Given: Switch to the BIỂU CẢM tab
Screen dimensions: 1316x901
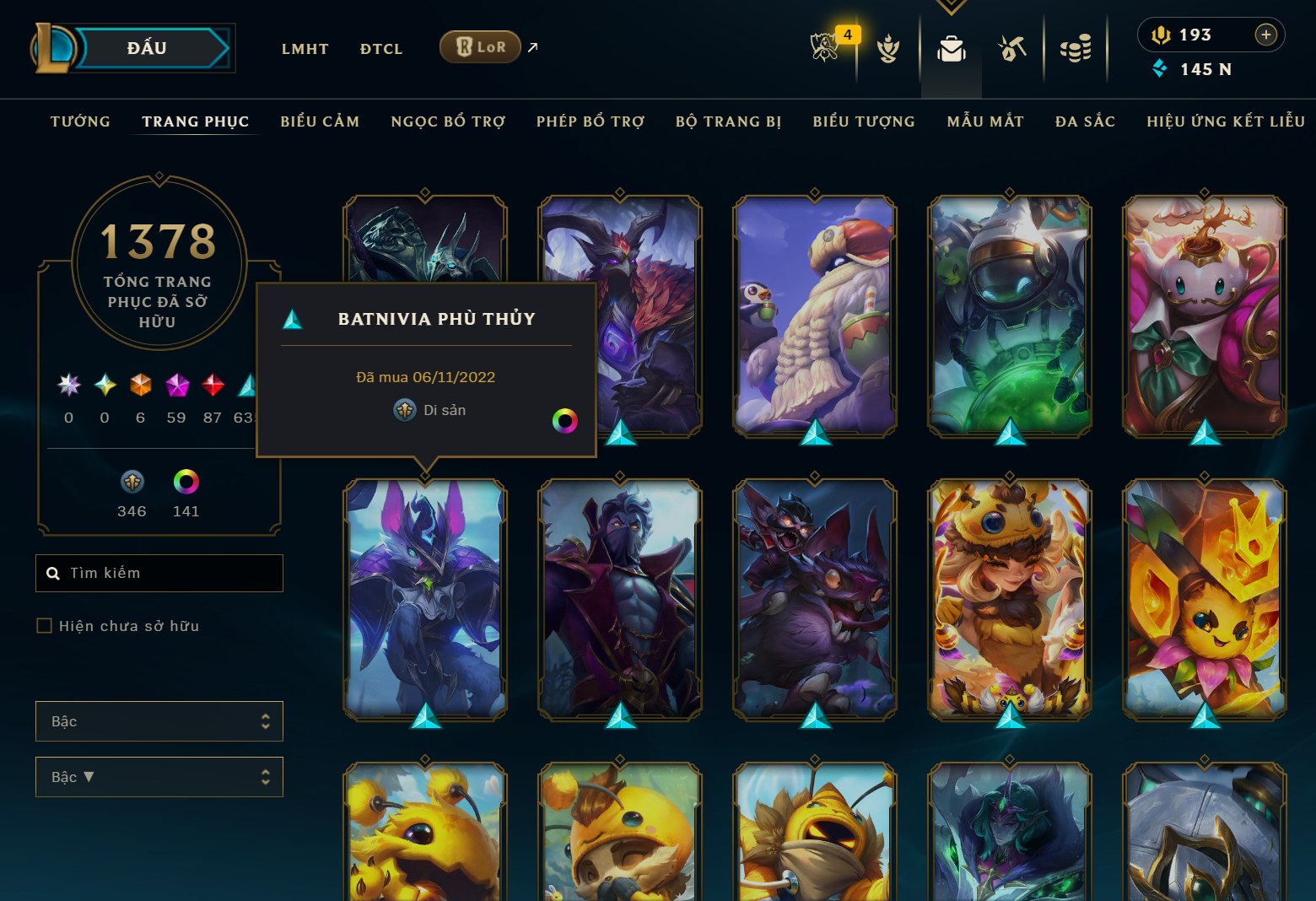Looking at the screenshot, I should coord(320,121).
